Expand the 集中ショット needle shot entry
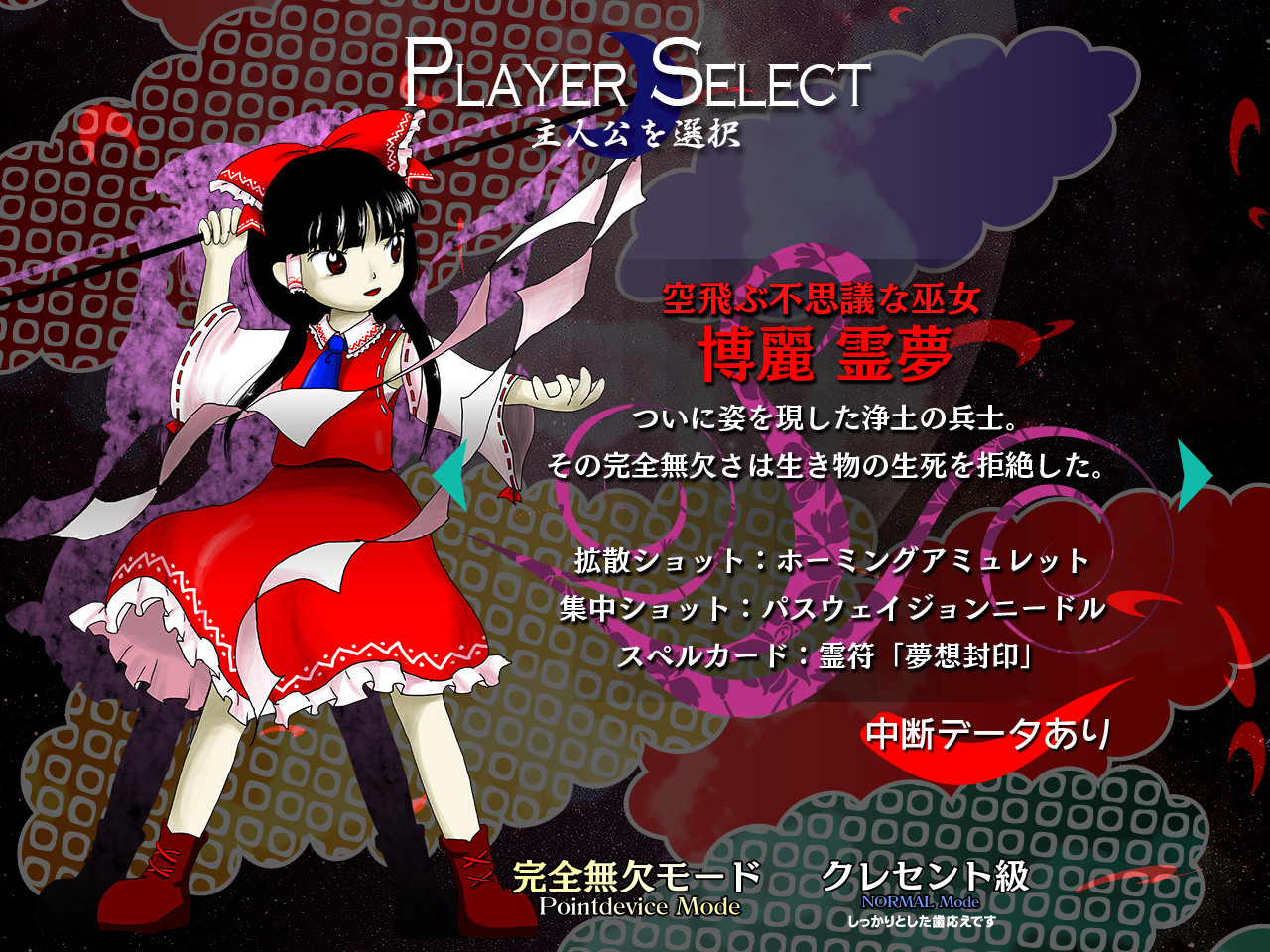The height and width of the screenshot is (952, 1270). click(x=831, y=609)
